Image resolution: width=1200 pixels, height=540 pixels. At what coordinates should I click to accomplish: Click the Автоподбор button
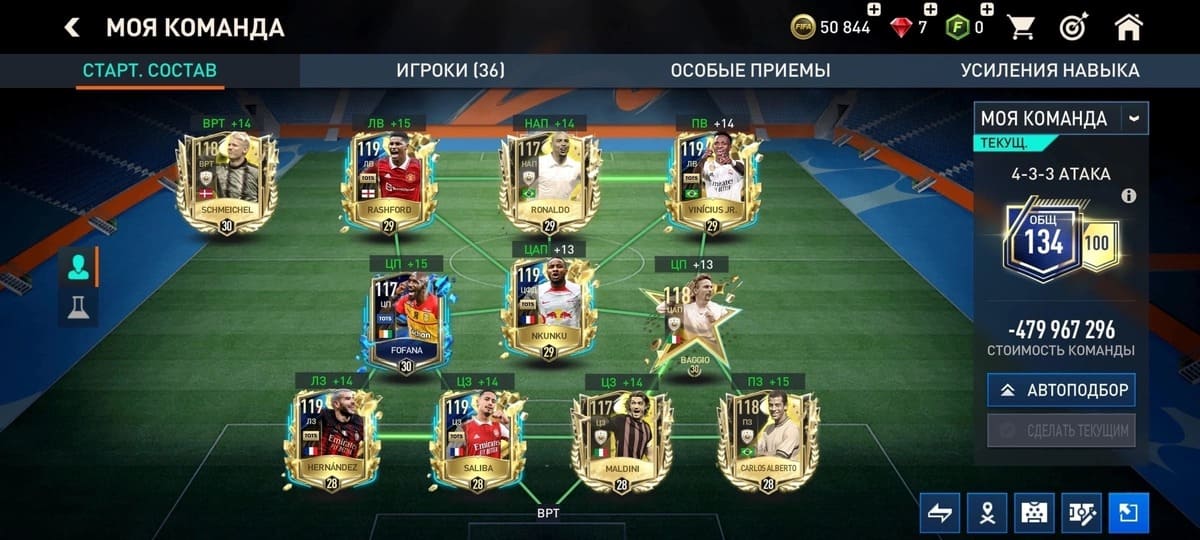click(x=1061, y=390)
